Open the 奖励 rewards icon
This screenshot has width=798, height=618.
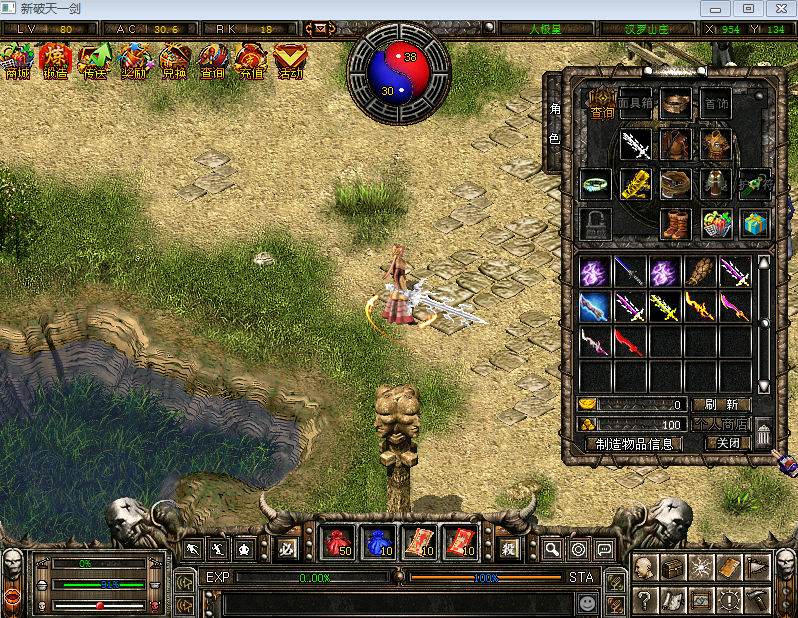pyautogui.click(x=134, y=62)
